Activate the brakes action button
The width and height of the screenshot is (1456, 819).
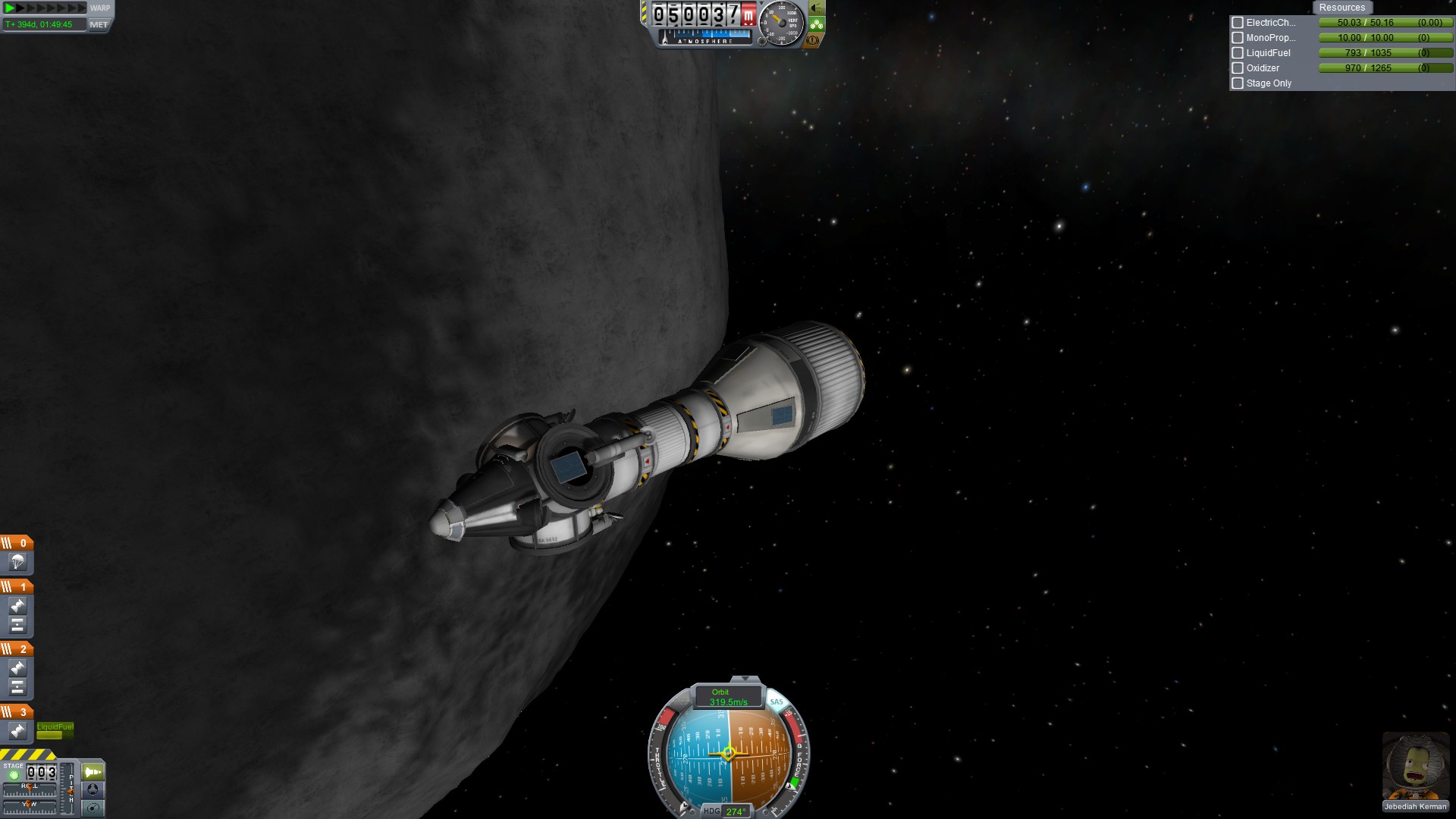813,40
